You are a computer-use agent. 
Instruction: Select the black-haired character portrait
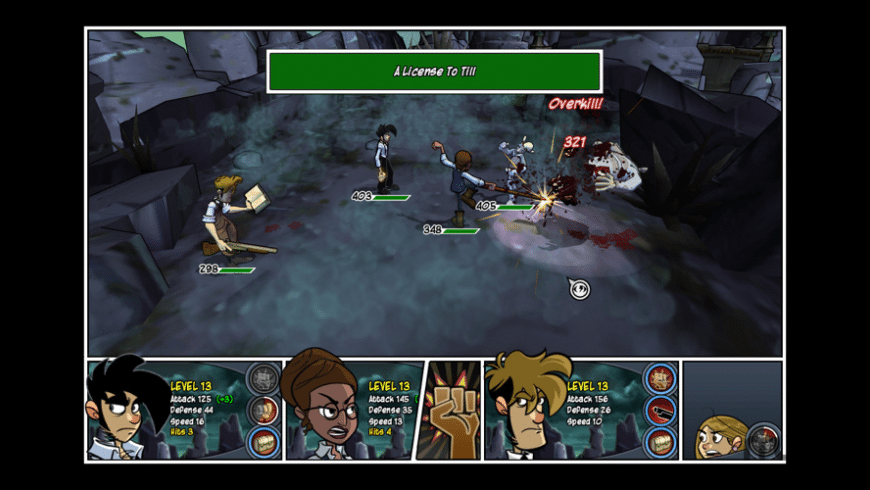[x=125, y=410]
